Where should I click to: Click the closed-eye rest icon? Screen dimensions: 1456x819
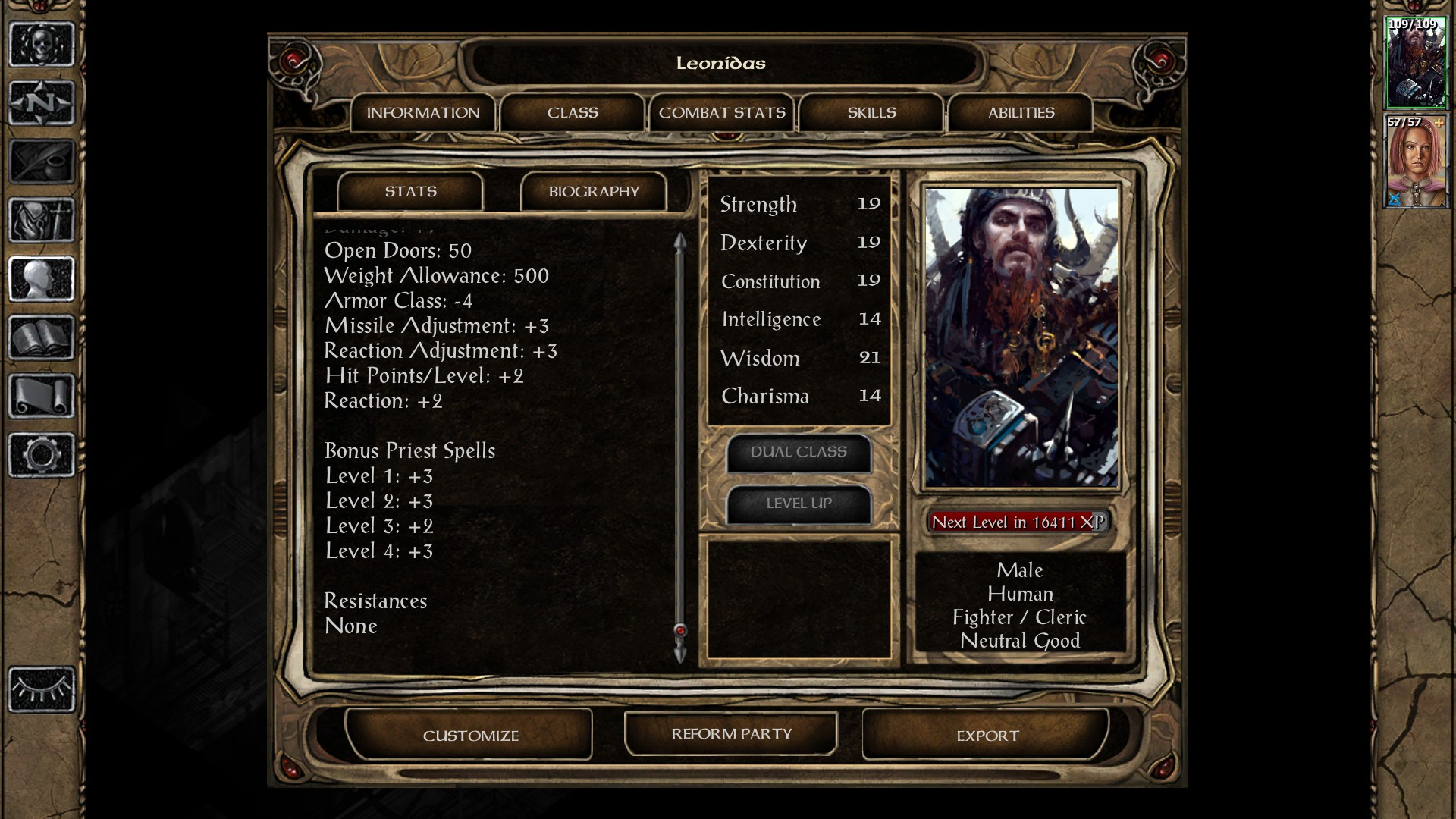tap(42, 689)
